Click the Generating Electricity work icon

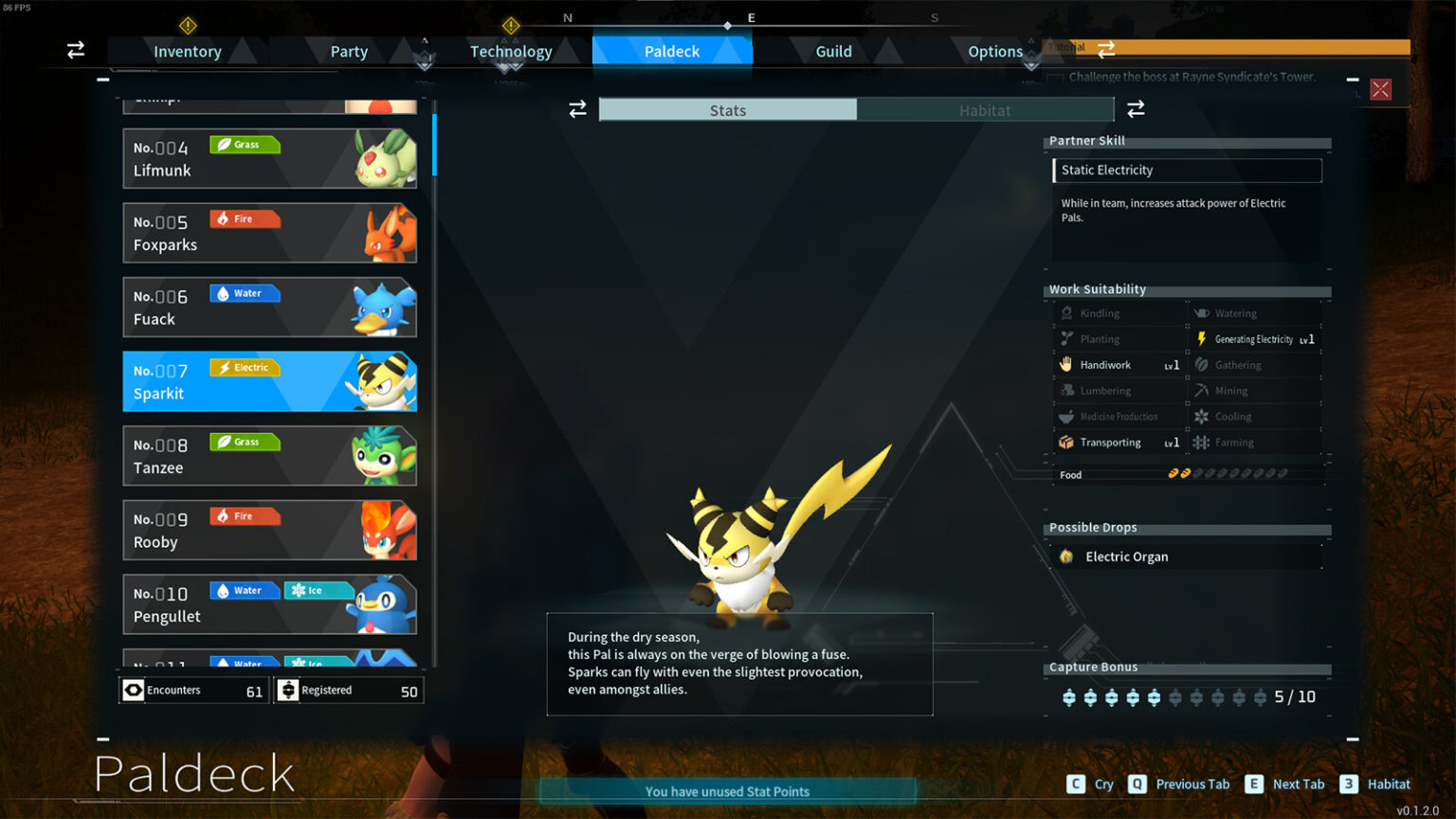click(x=1202, y=338)
